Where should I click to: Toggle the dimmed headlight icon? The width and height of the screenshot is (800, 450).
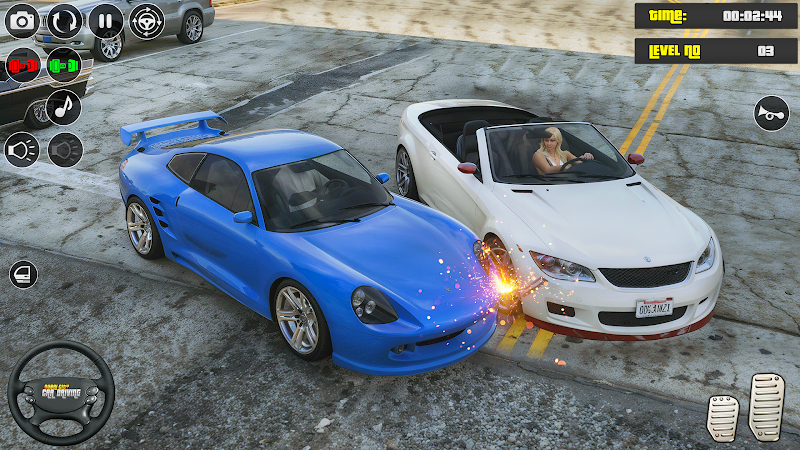click(x=65, y=150)
